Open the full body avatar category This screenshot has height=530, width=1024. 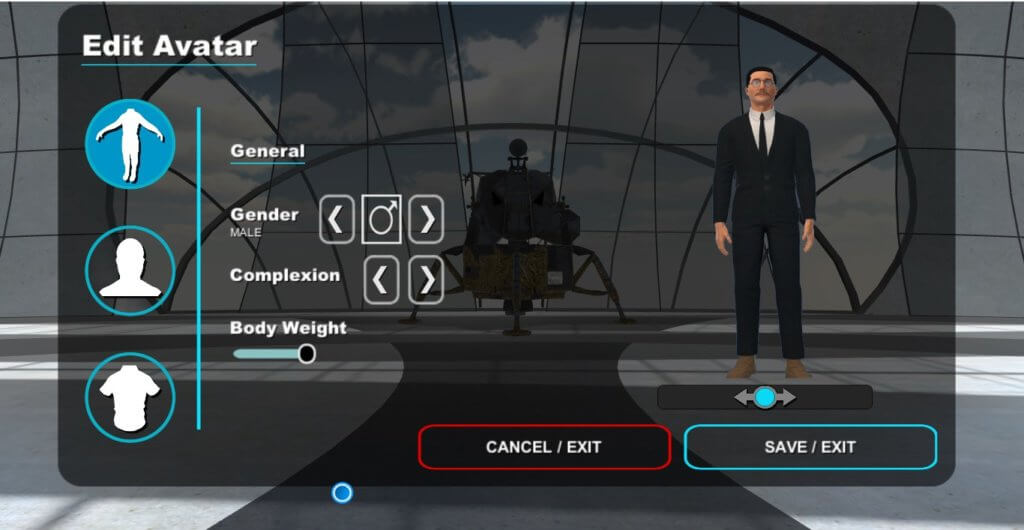[130, 145]
